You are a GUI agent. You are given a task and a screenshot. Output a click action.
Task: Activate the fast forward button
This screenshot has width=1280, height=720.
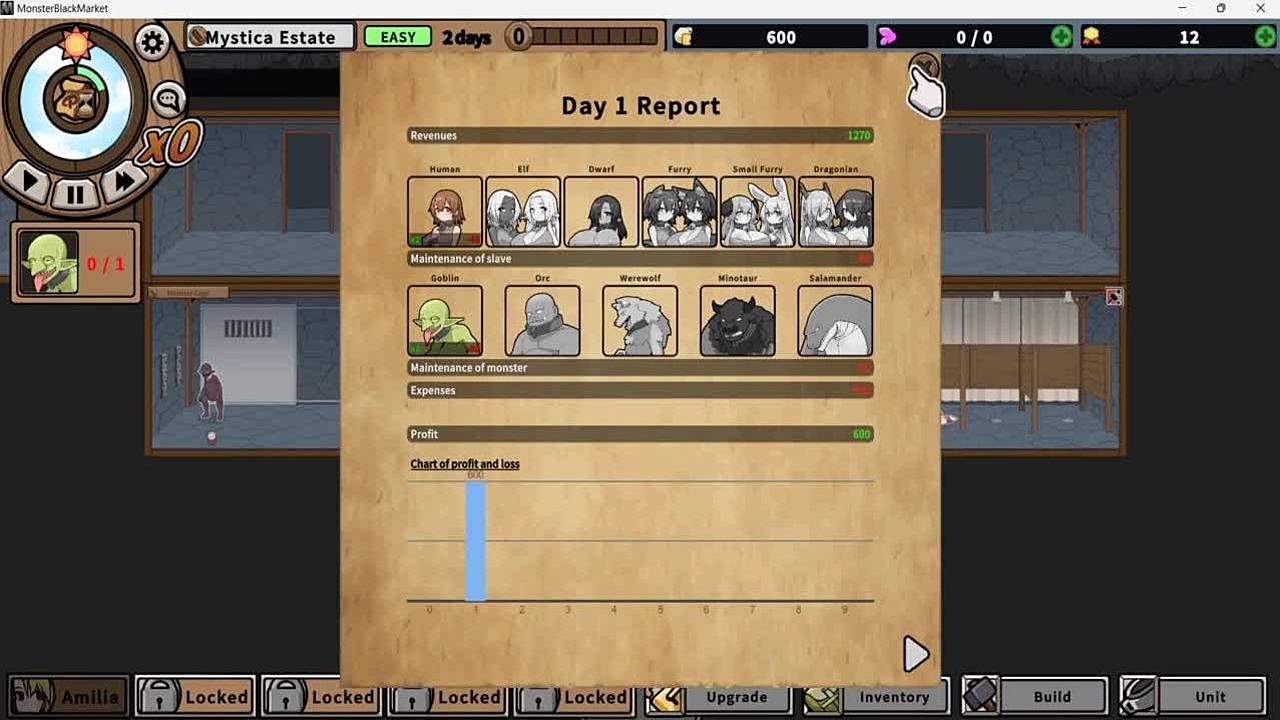[124, 181]
